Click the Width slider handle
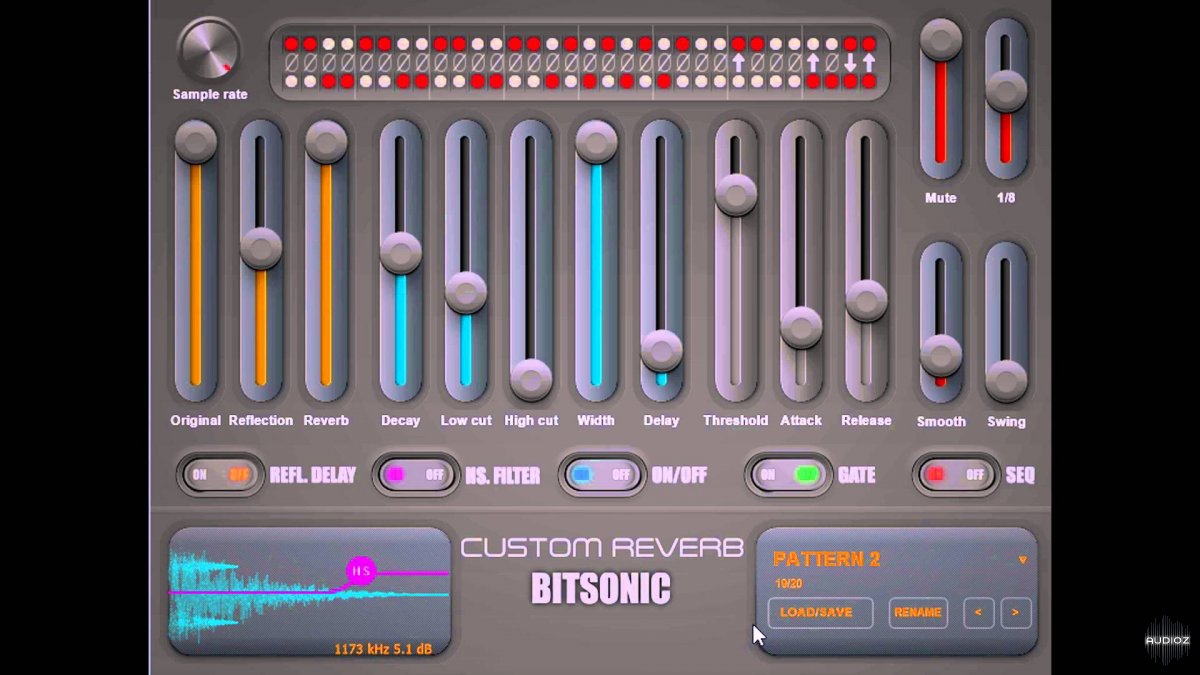 coord(596,142)
